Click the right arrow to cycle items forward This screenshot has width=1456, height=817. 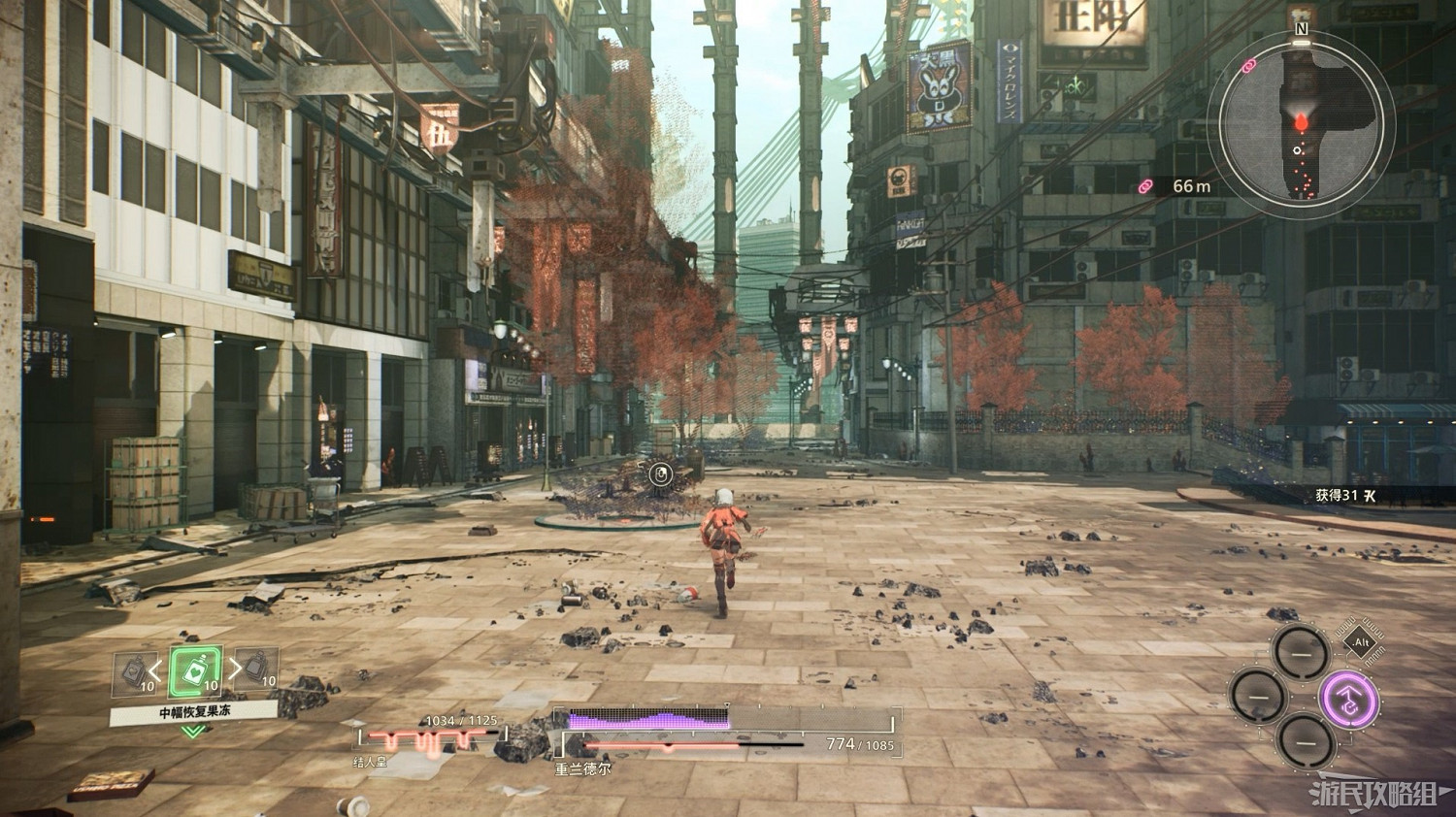point(234,669)
